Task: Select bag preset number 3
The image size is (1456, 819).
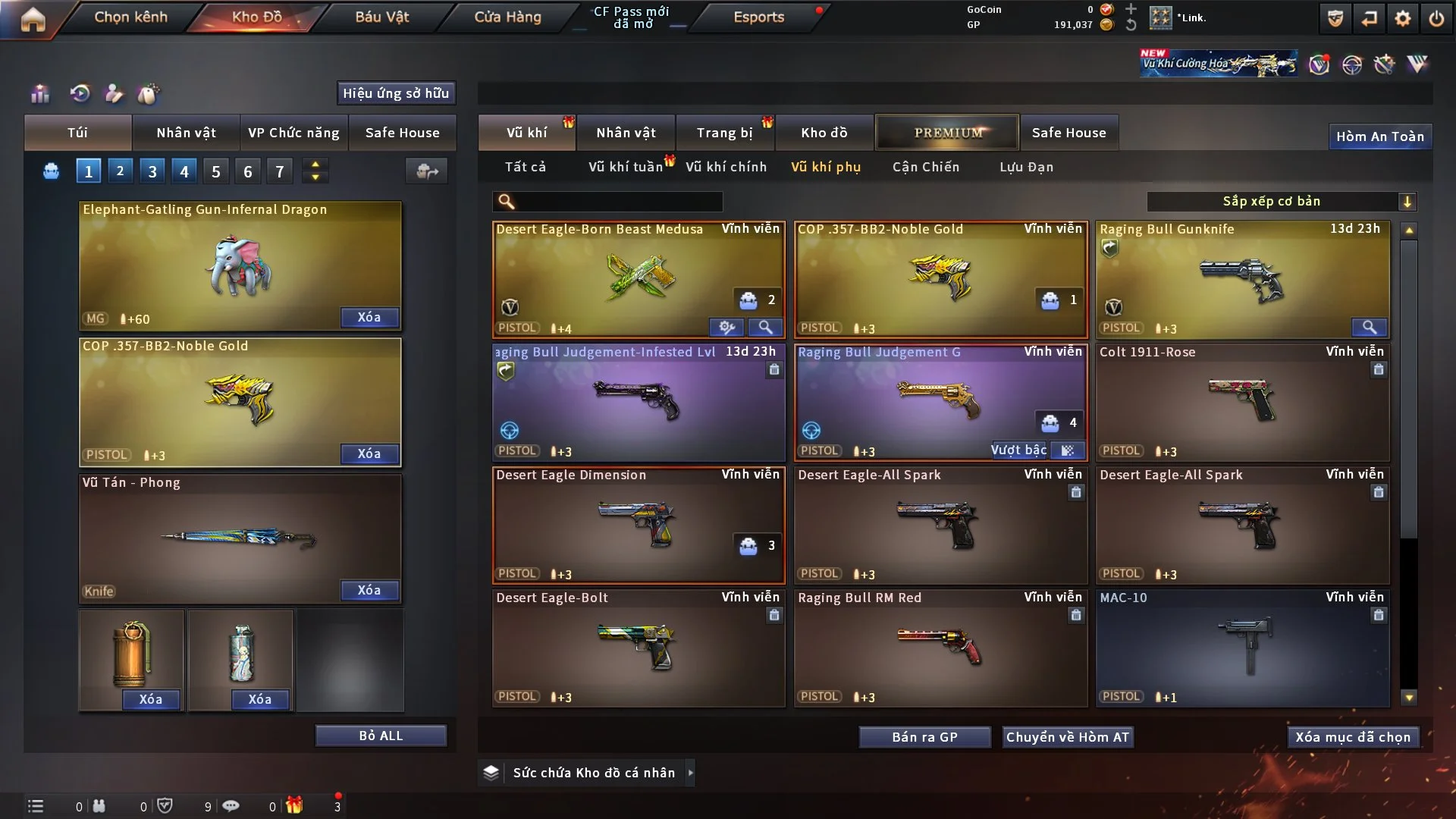Action: (x=152, y=171)
